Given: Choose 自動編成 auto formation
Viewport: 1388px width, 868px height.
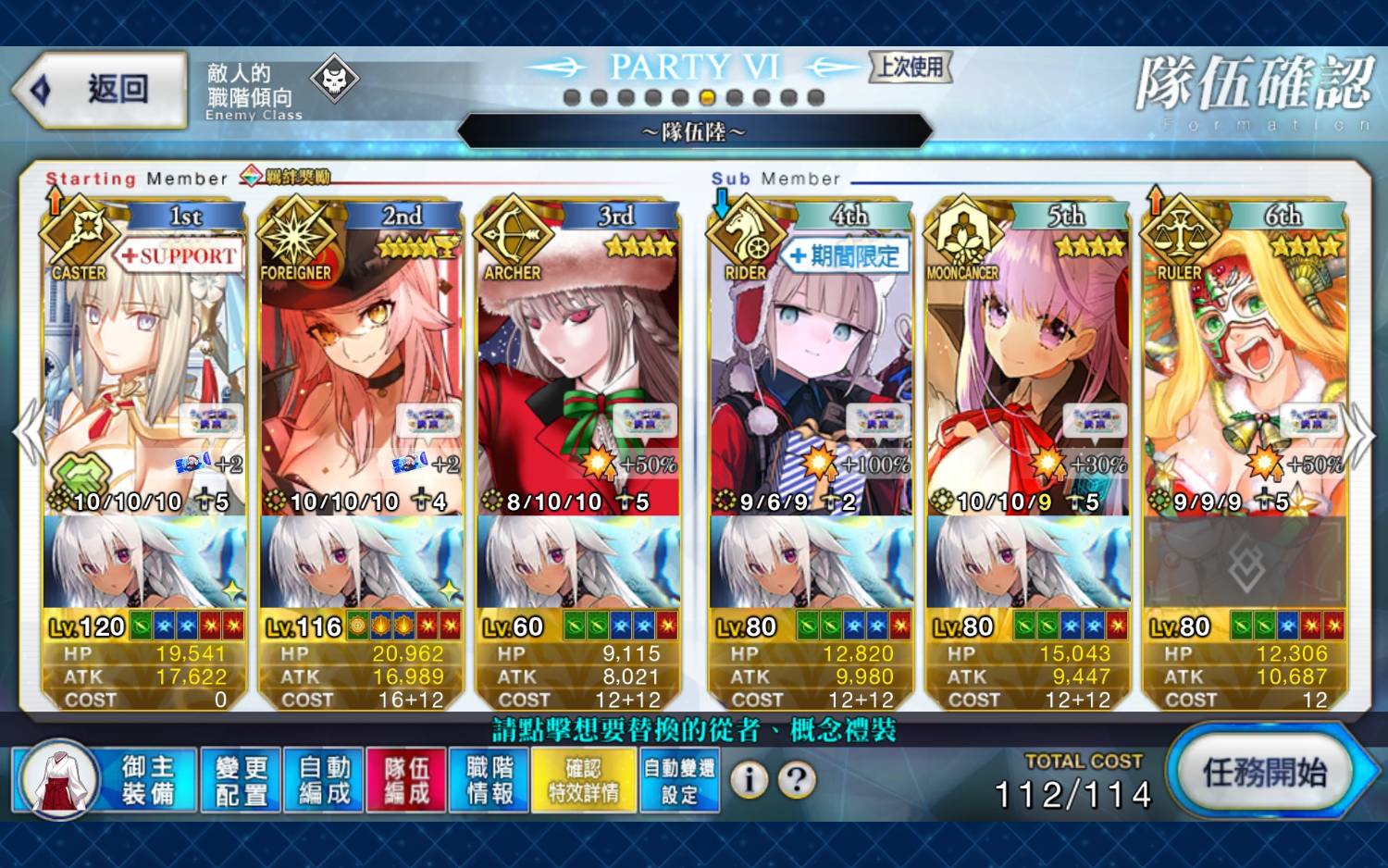Looking at the screenshot, I should click(x=324, y=780).
